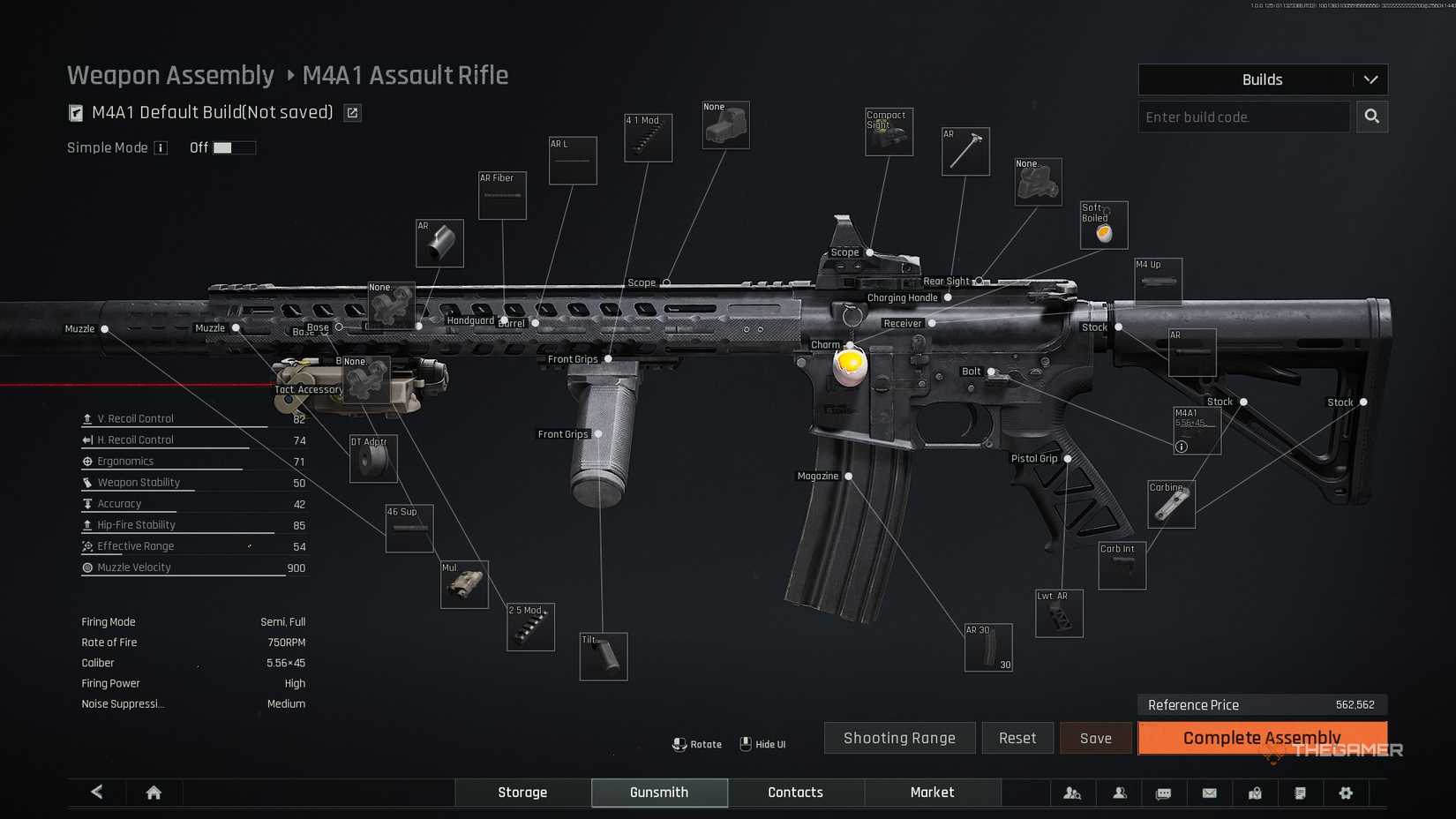This screenshot has height=819, width=1456.
Task: Click the edit icon next to M4A1 Default Build
Action: [352, 112]
